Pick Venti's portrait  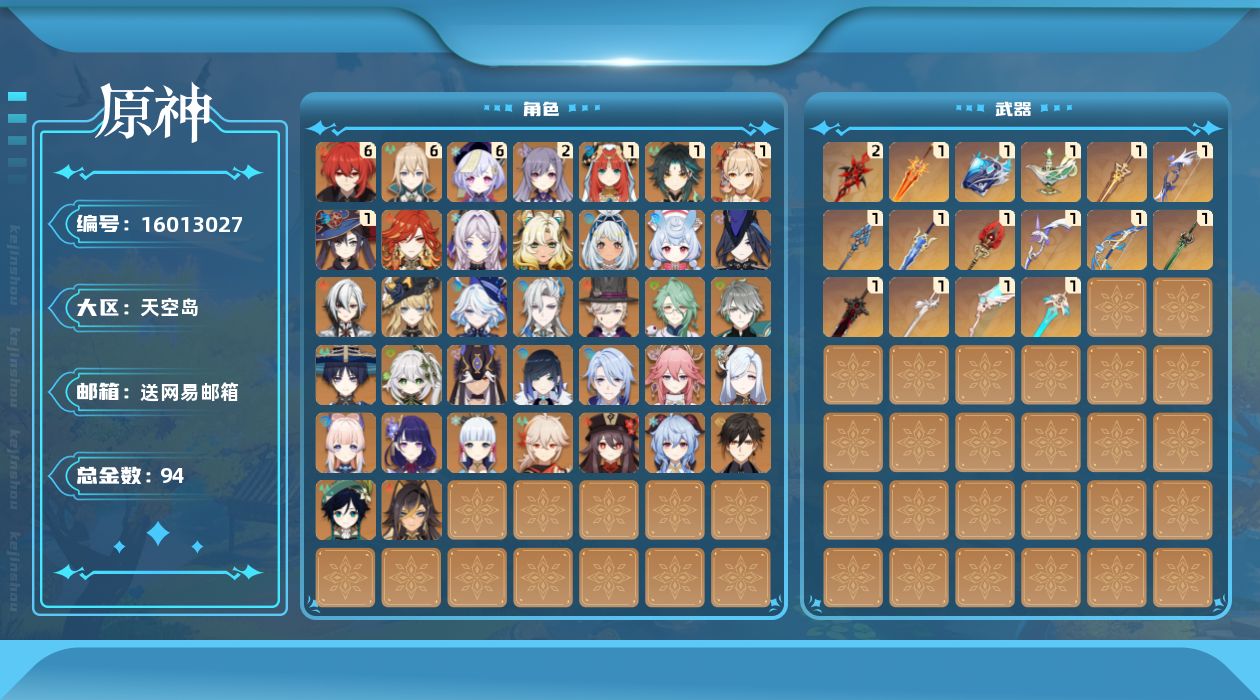click(346, 511)
